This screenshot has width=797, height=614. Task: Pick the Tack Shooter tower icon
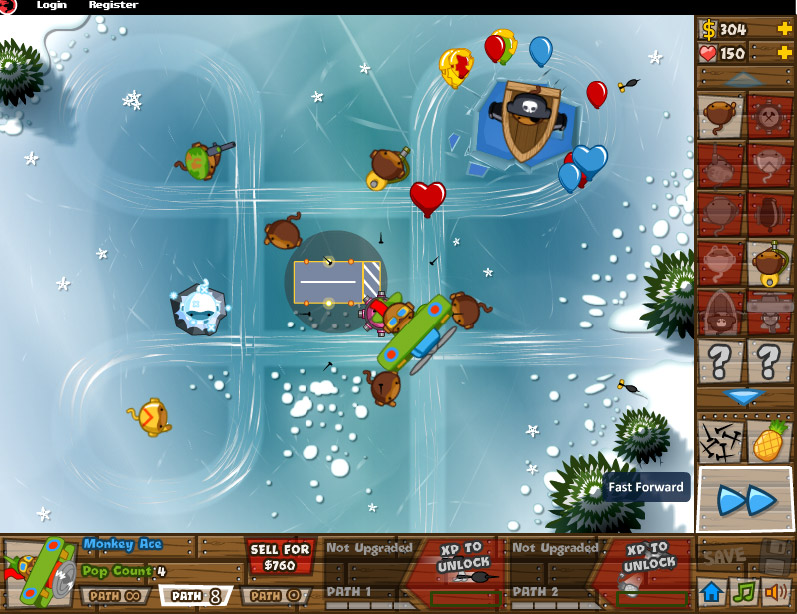click(769, 117)
